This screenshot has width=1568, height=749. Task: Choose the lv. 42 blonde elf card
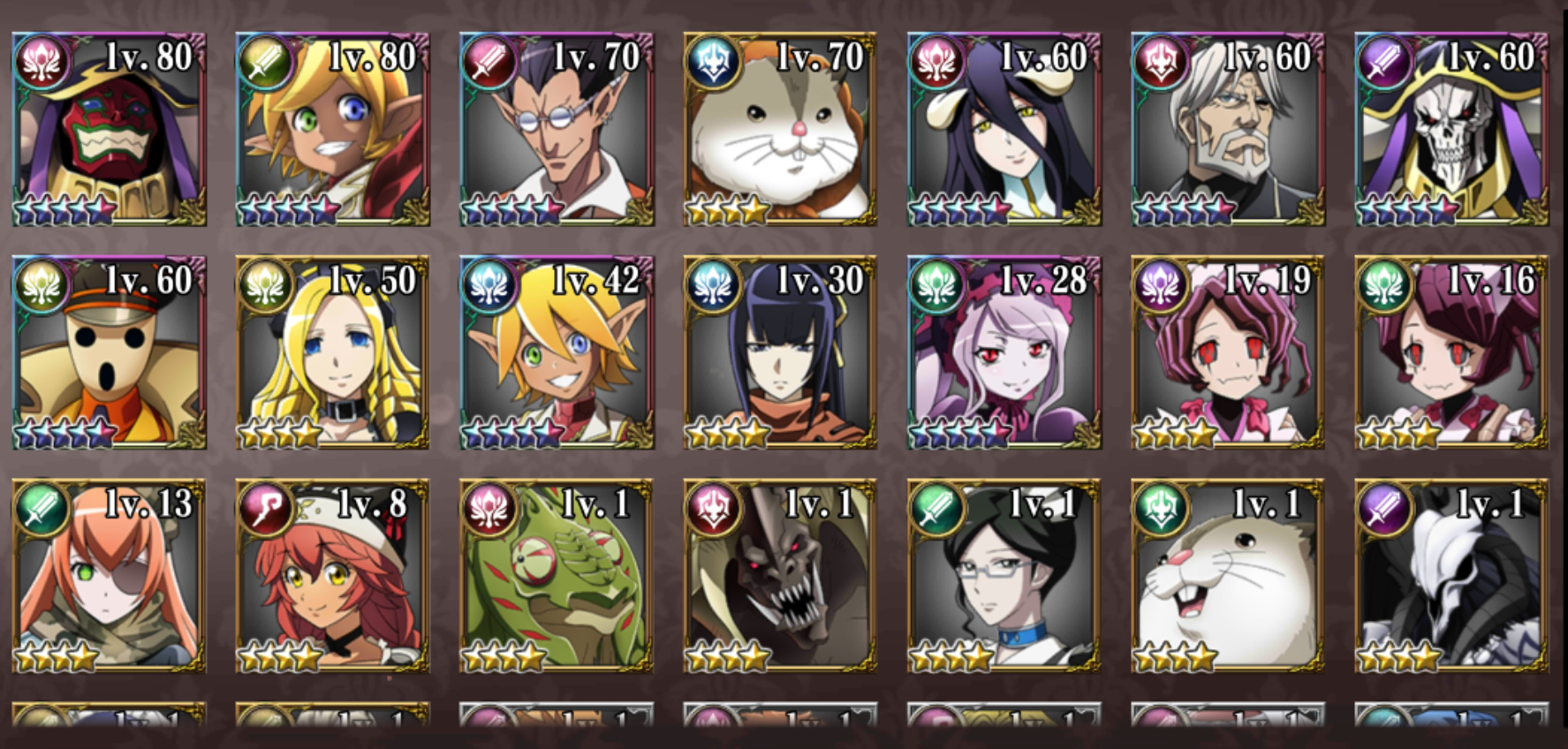tap(557, 353)
